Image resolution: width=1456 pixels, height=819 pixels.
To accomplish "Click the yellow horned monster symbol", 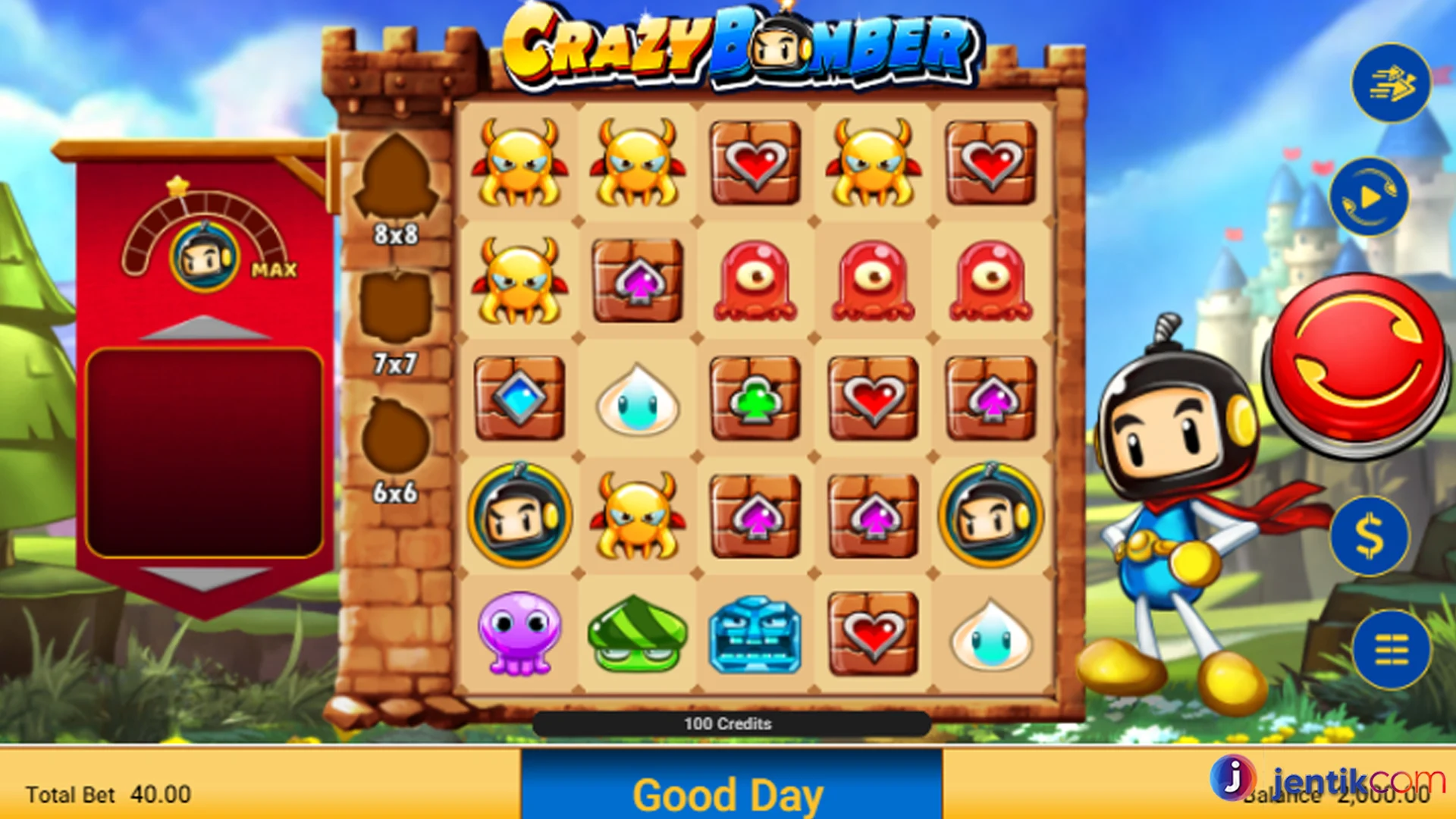I will 520,162.
